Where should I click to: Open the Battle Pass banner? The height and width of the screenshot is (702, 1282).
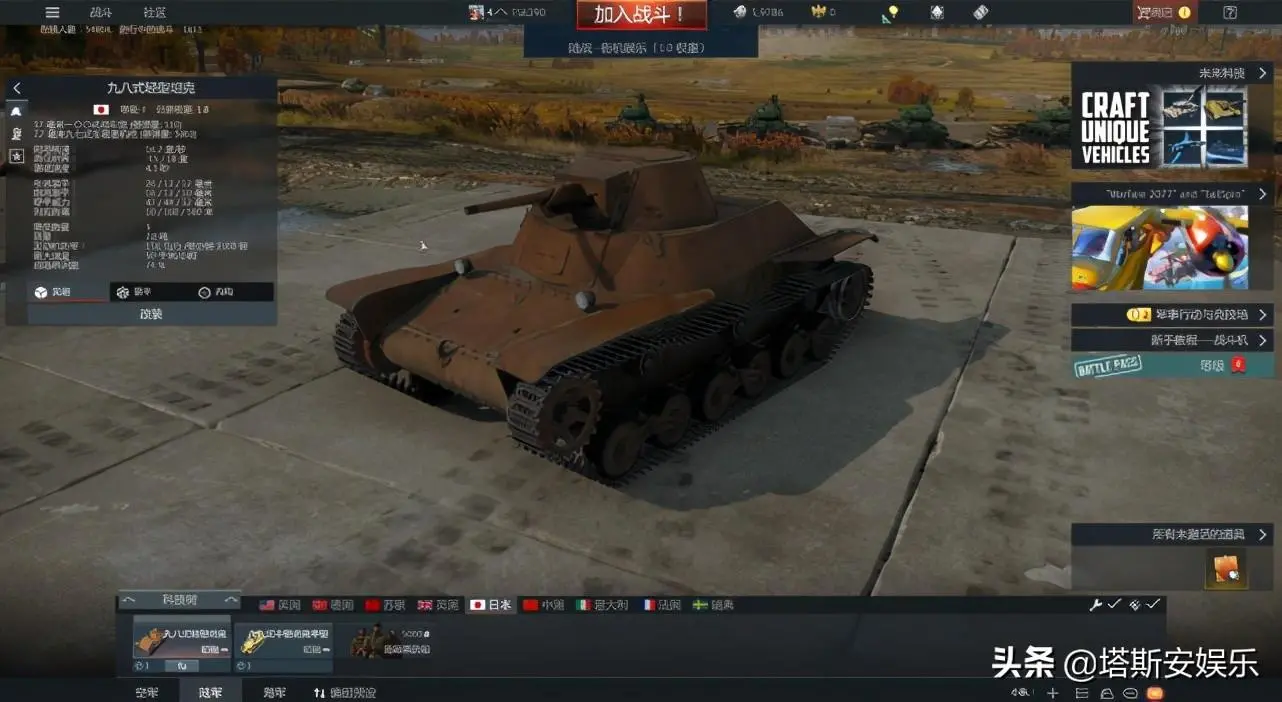[x=1163, y=365]
